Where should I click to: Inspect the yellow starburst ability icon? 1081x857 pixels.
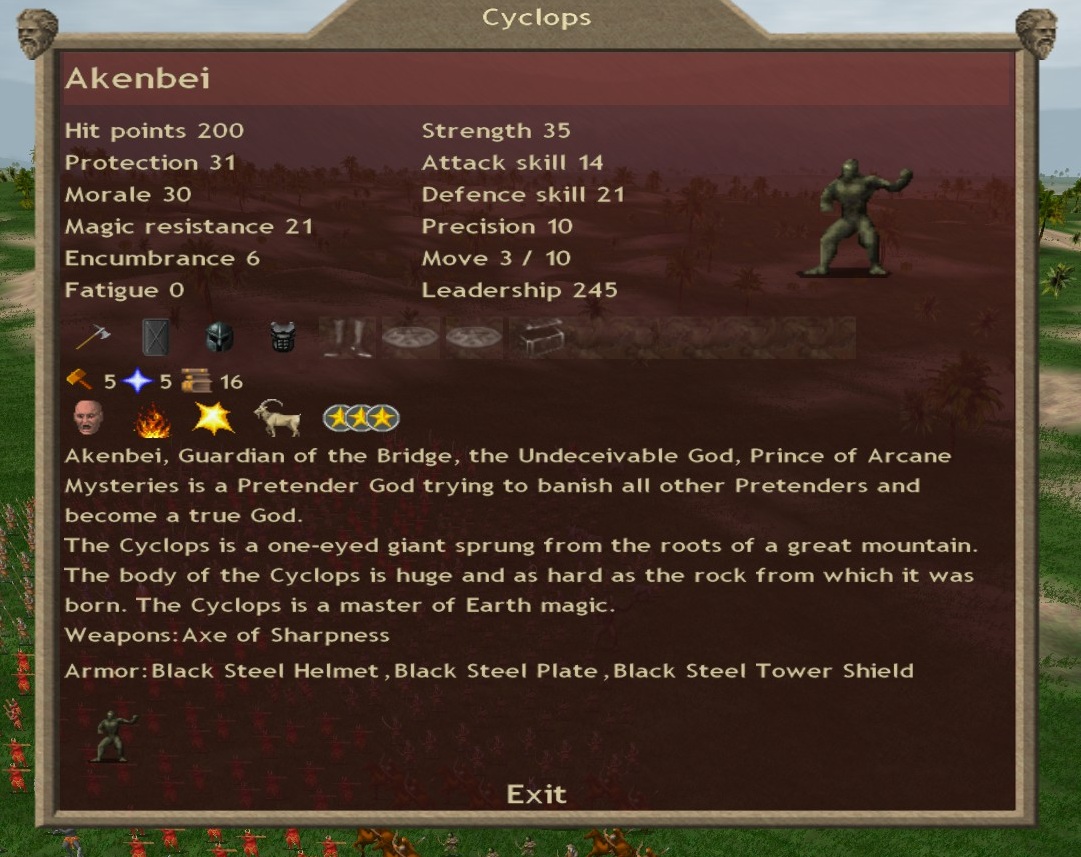point(213,418)
